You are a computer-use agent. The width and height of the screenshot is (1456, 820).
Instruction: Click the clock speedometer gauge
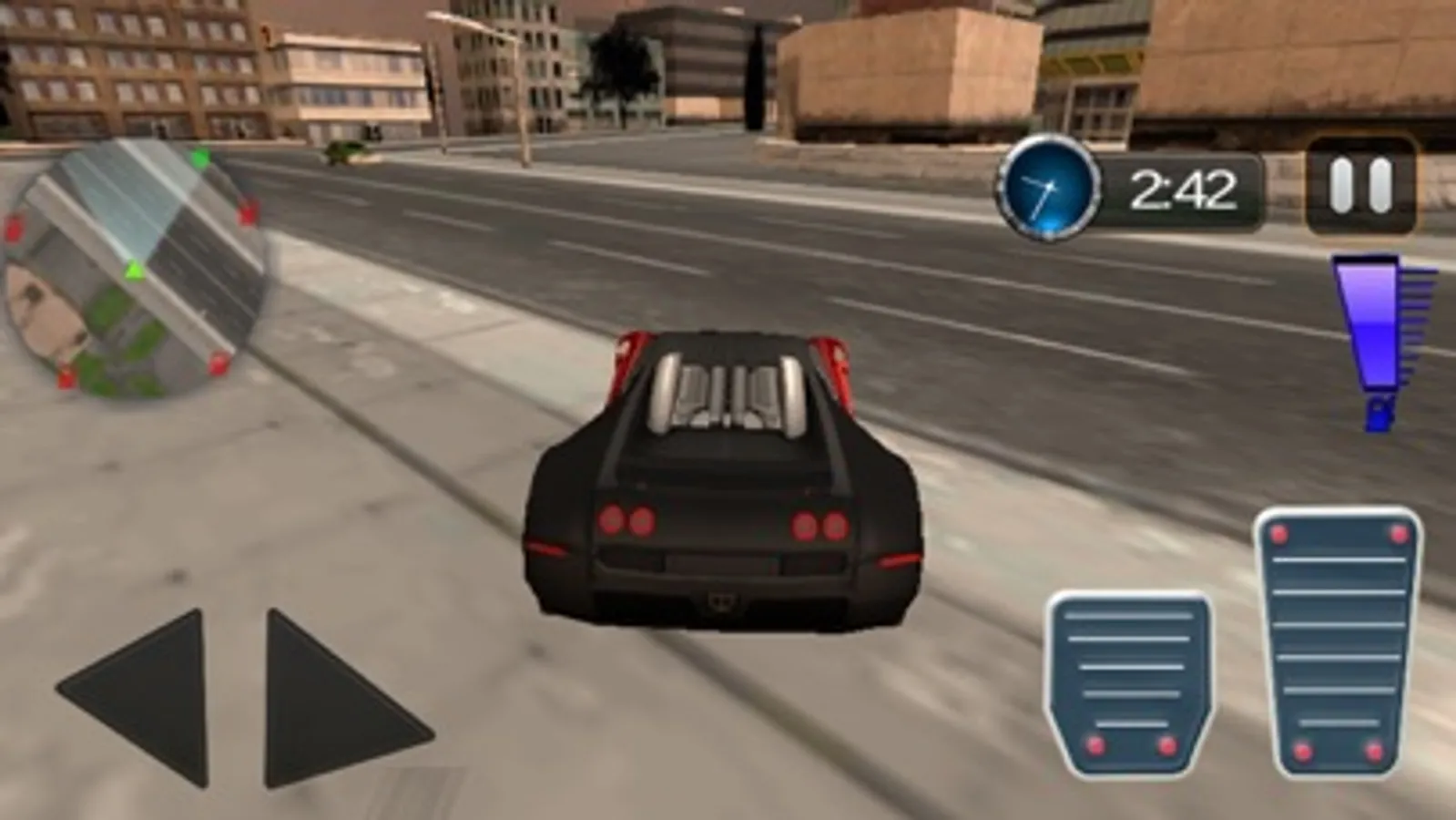[x=1047, y=189]
